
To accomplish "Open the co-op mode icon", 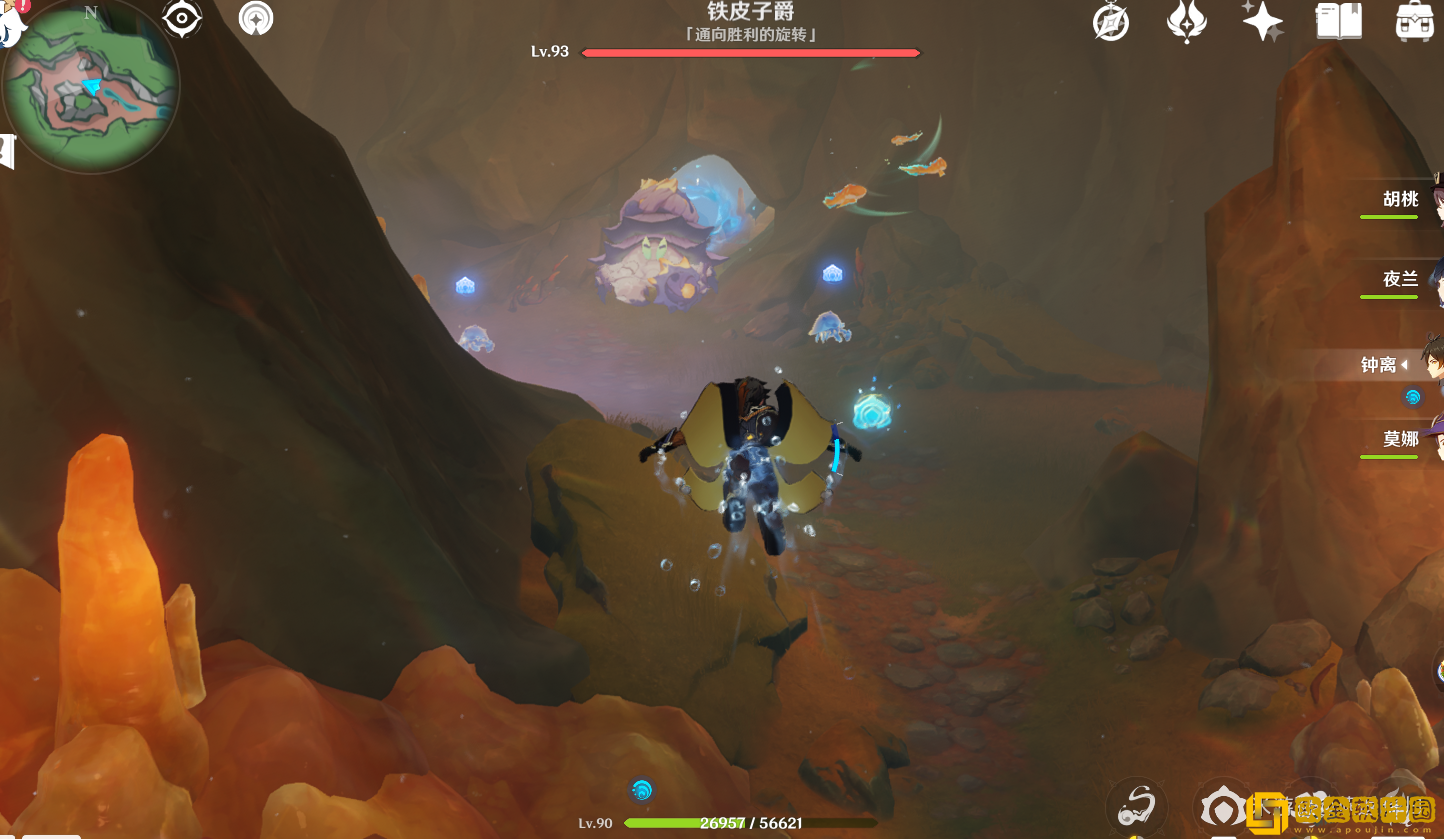I will click(x=256, y=19).
